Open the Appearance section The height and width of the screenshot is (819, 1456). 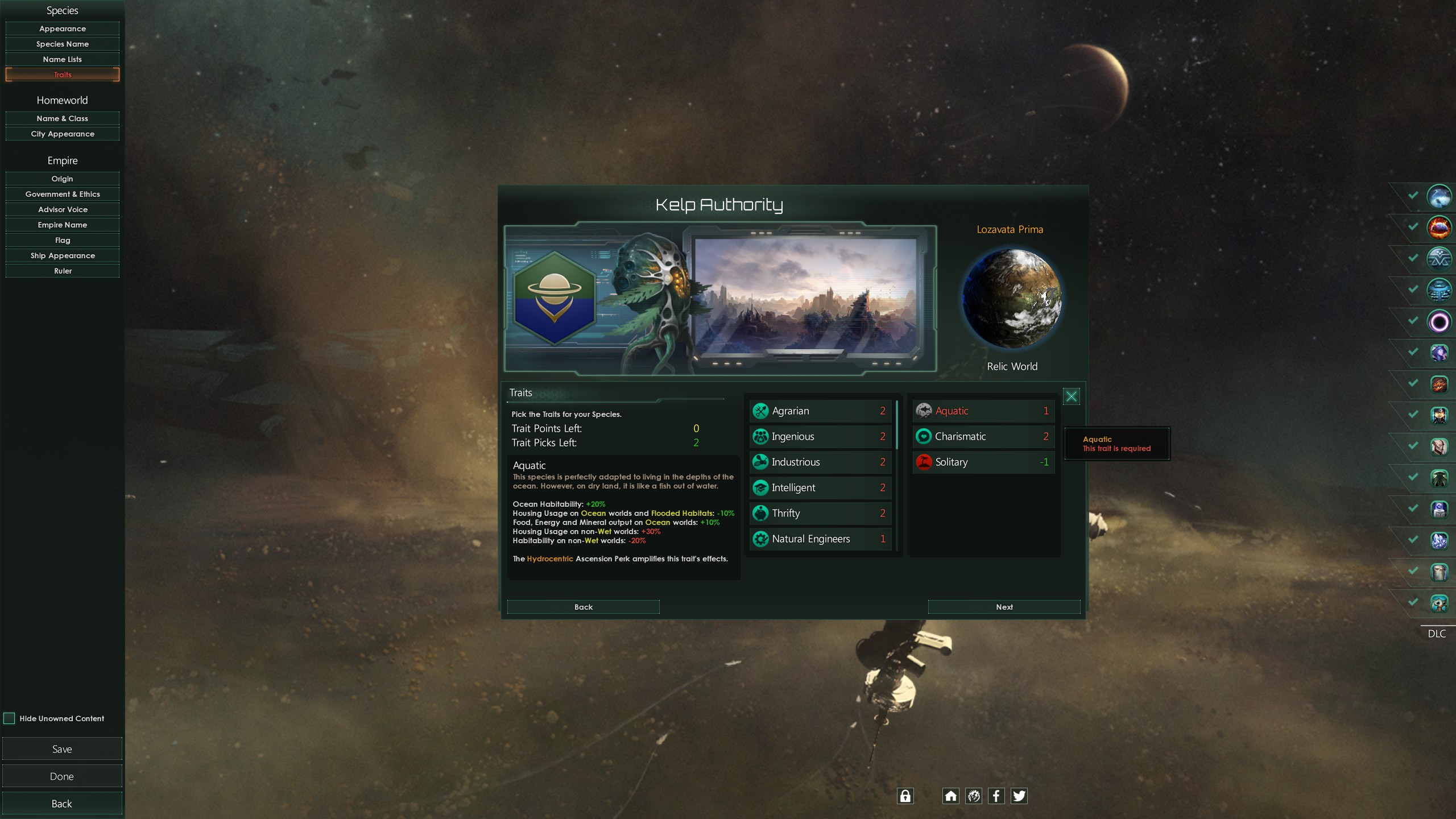coord(63,28)
